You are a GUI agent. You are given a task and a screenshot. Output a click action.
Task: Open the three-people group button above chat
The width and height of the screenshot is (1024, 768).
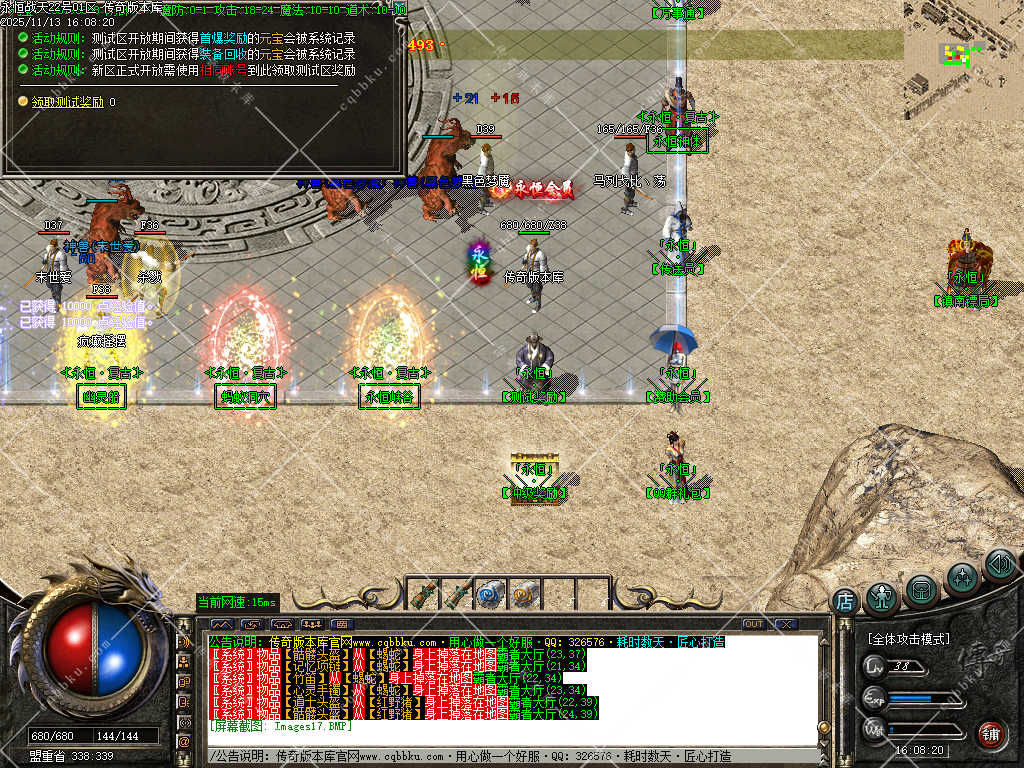311,625
